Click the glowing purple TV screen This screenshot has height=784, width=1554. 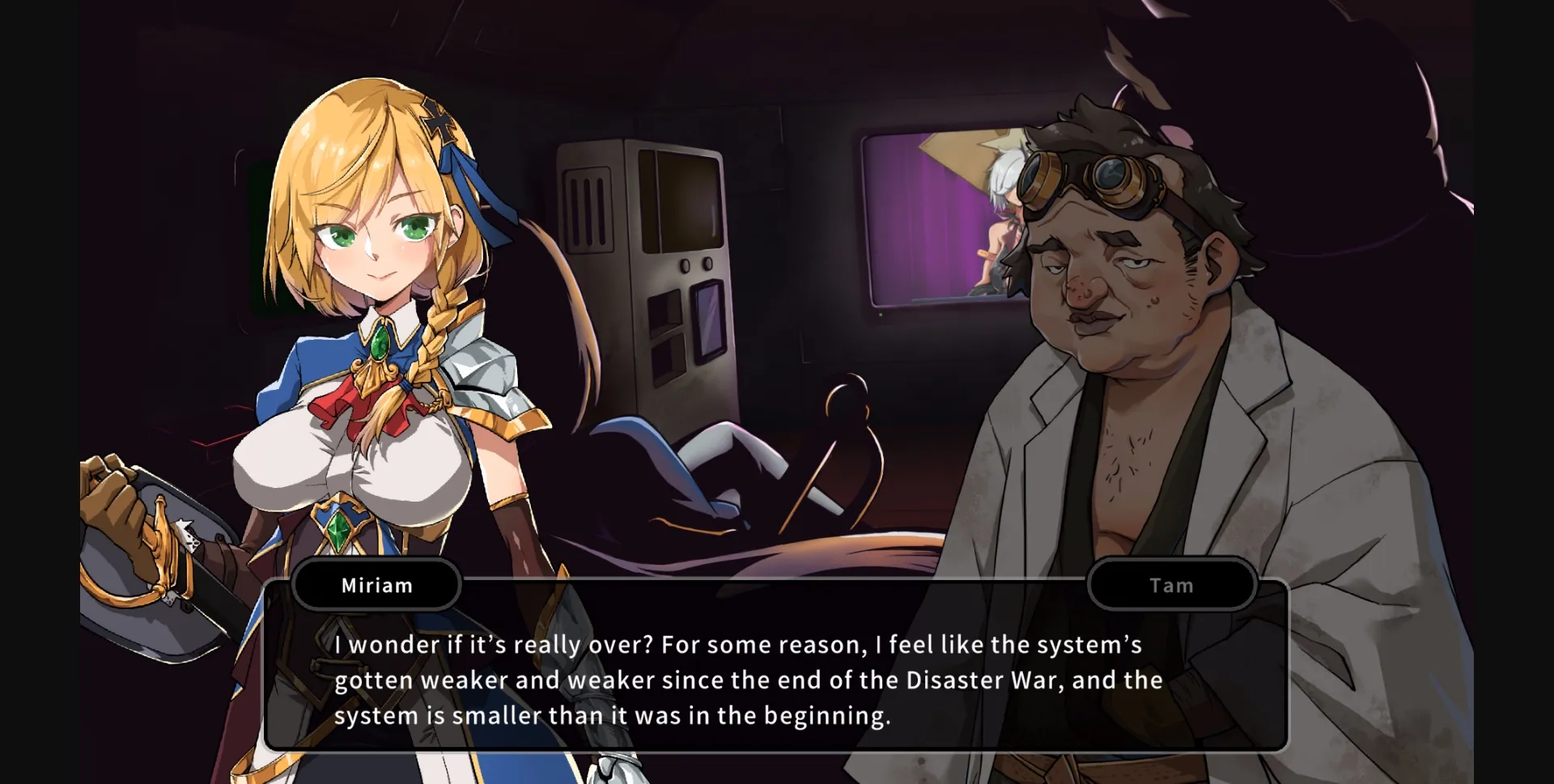pos(939,218)
